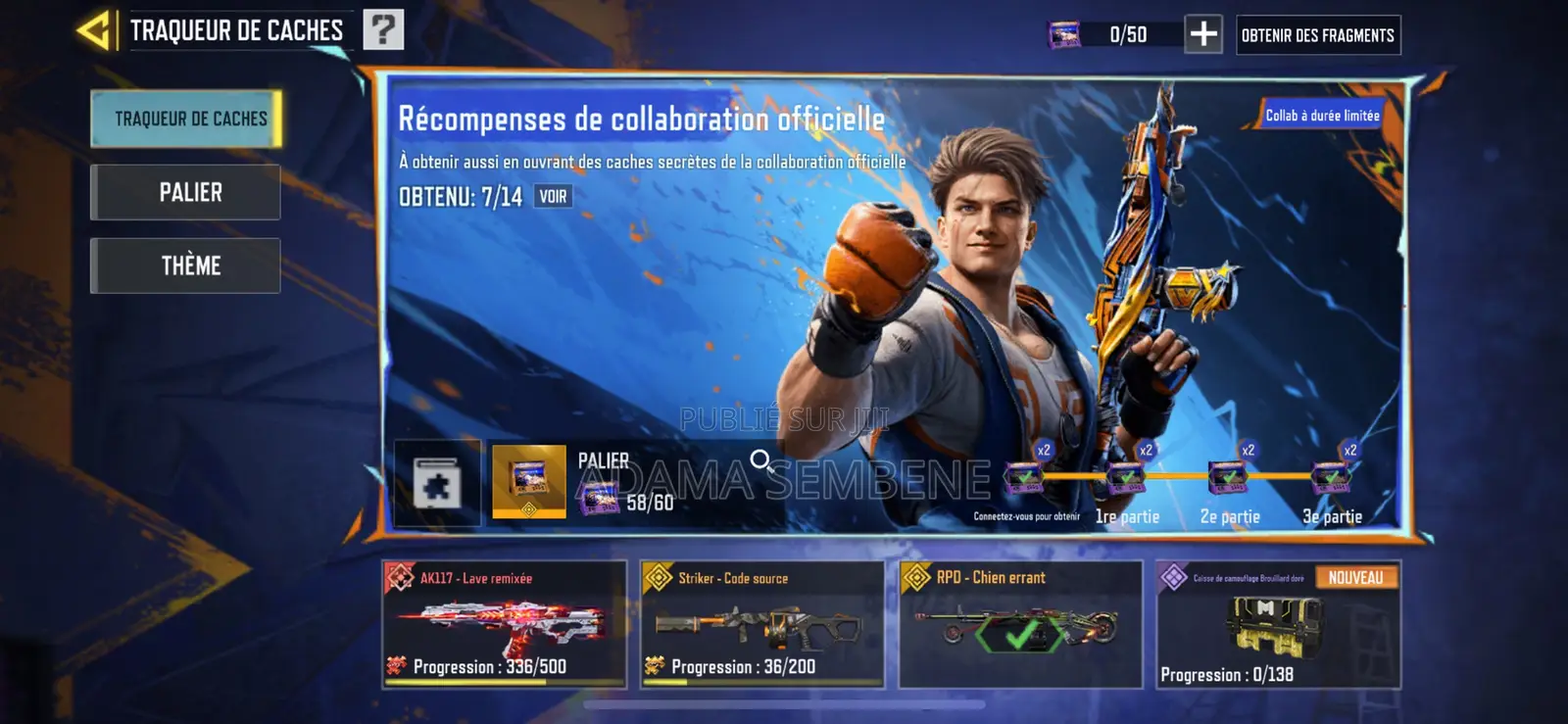This screenshot has height=724, width=1568.
Task: Click the NOUVEAU banner on the camouflage card
Action: (x=1356, y=577)
